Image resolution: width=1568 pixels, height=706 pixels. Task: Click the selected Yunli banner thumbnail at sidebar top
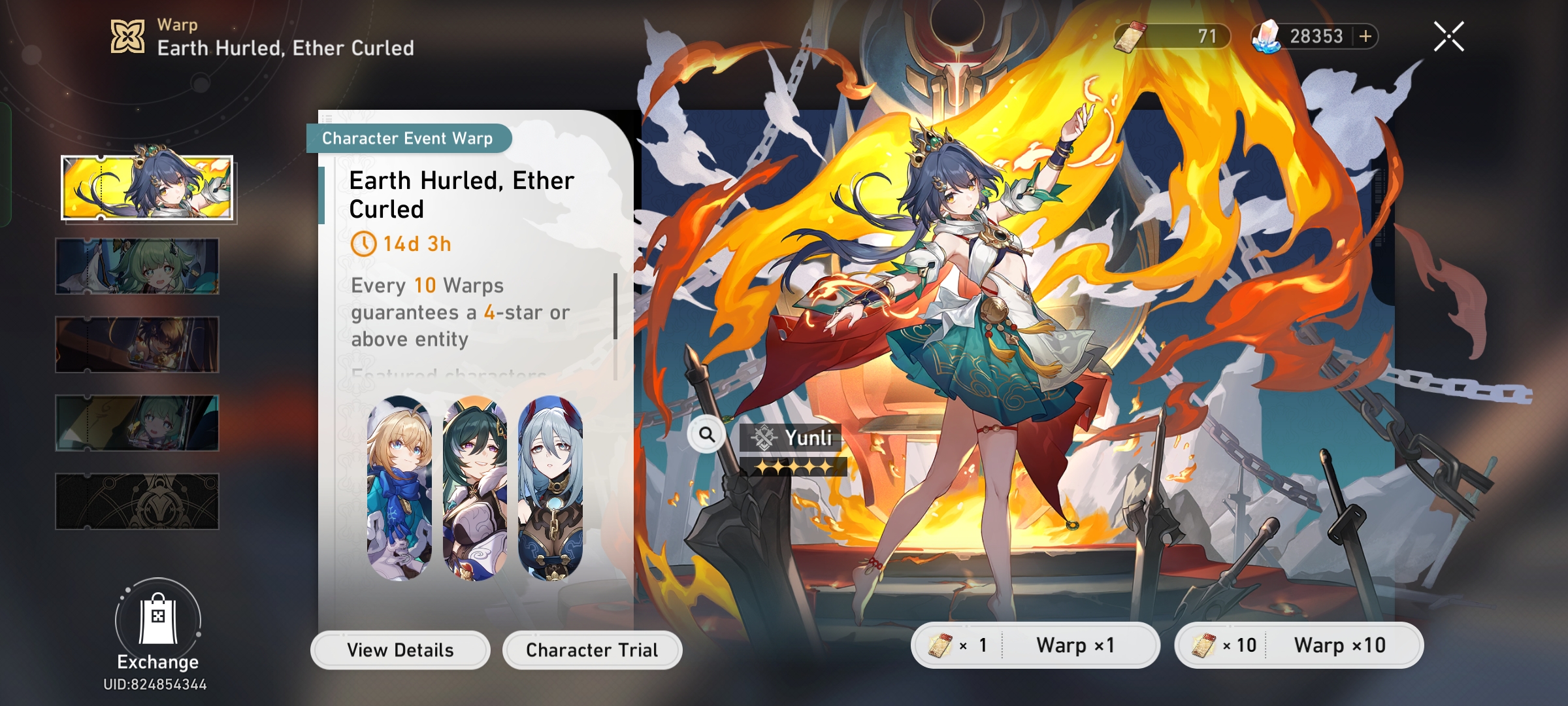146,186
